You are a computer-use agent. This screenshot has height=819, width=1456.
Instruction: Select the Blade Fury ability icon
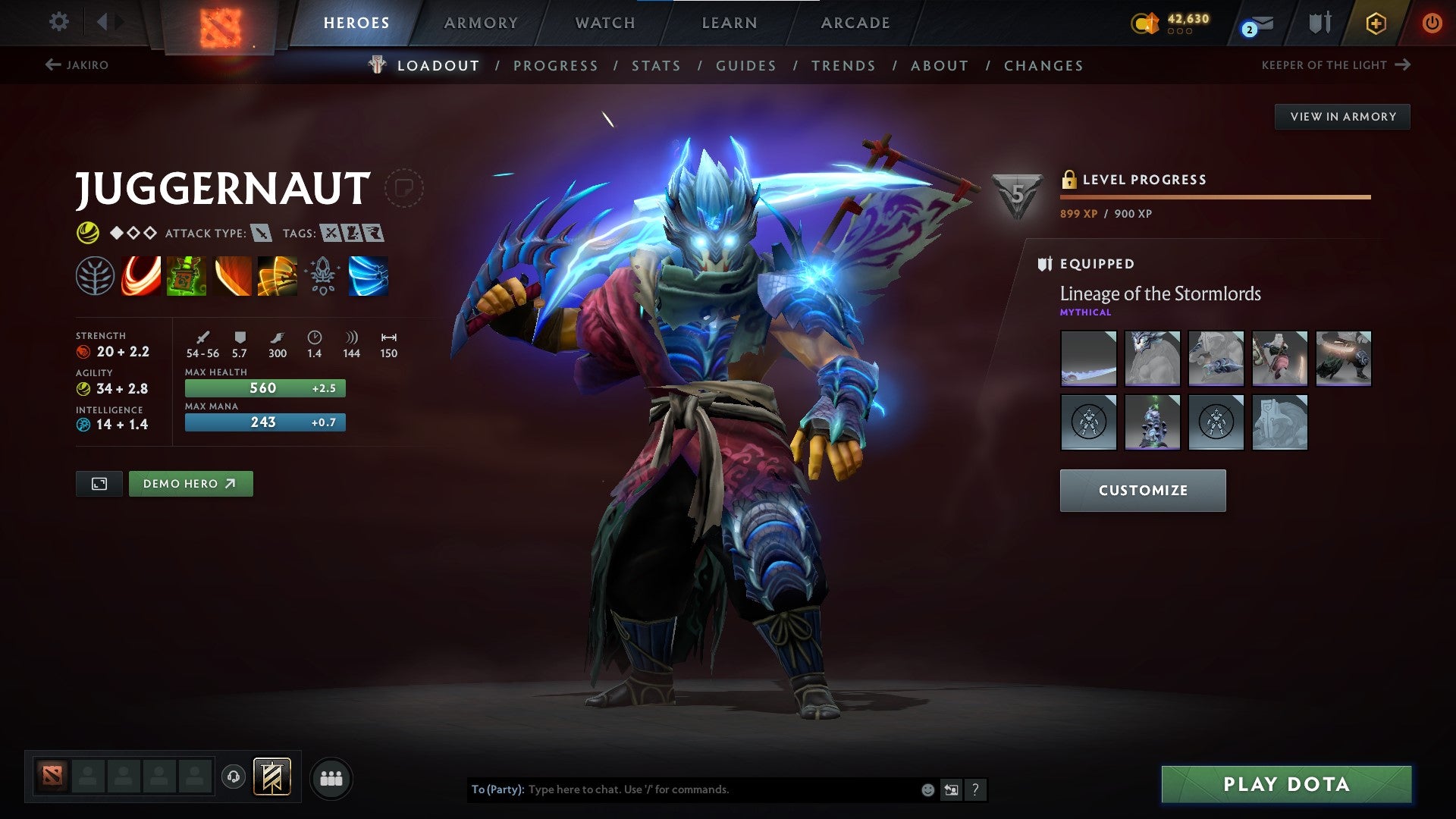141,277
